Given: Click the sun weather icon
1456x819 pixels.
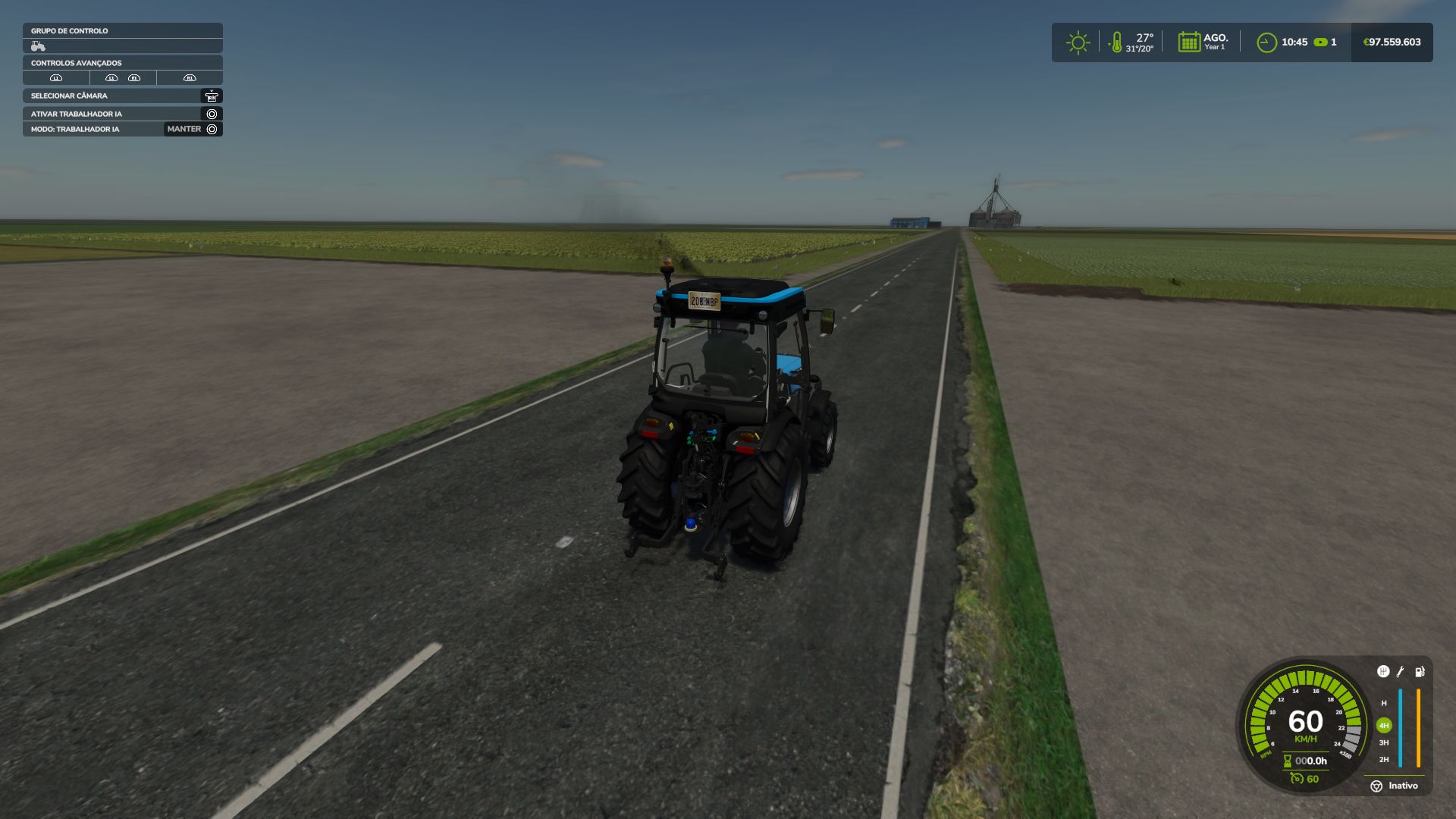Looking at the screenshot, I should [1078, 43].
